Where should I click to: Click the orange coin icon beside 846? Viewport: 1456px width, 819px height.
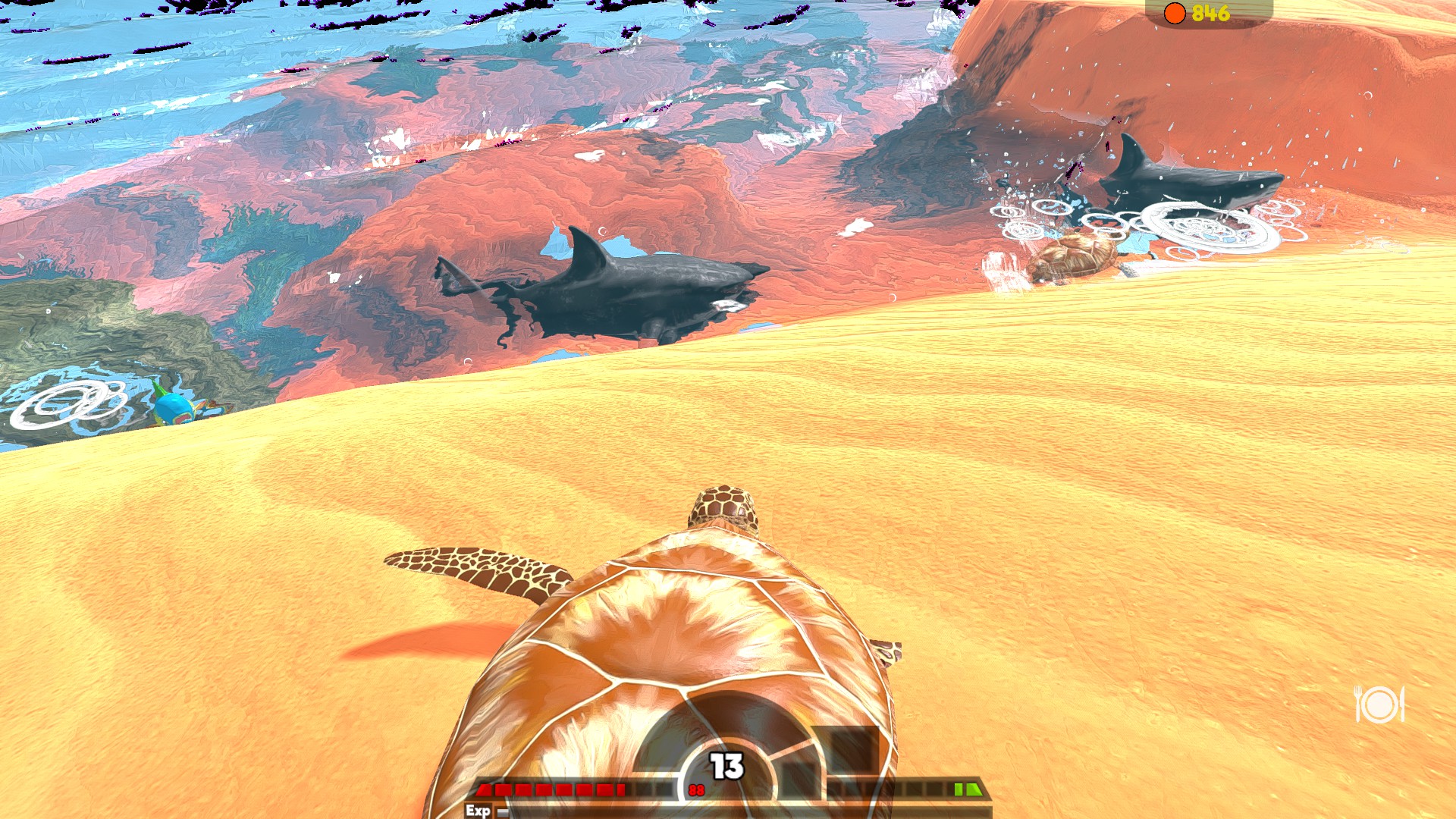[1175, 12]
